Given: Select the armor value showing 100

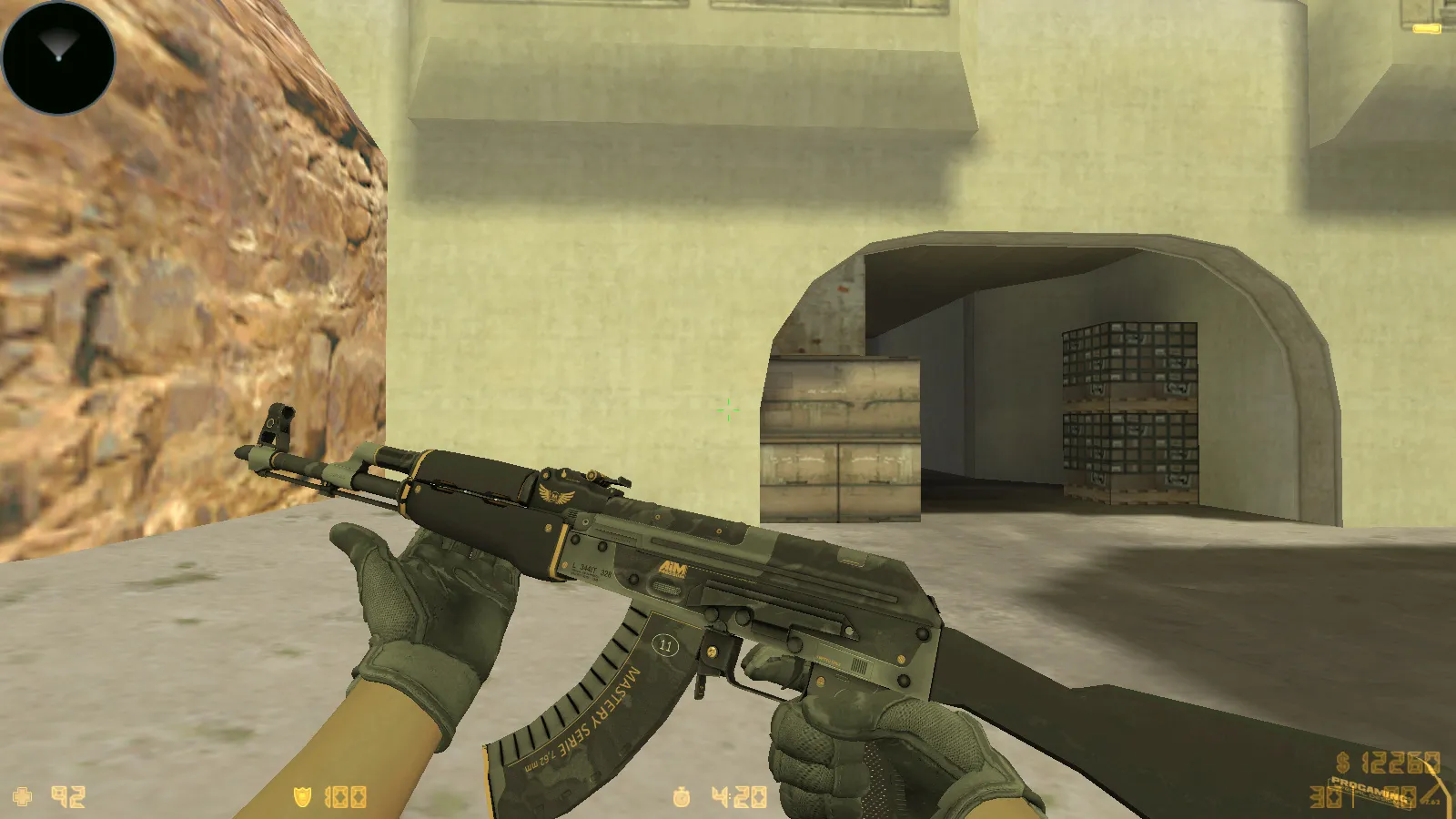Looking at the screenshot, I should click(345, 795).
